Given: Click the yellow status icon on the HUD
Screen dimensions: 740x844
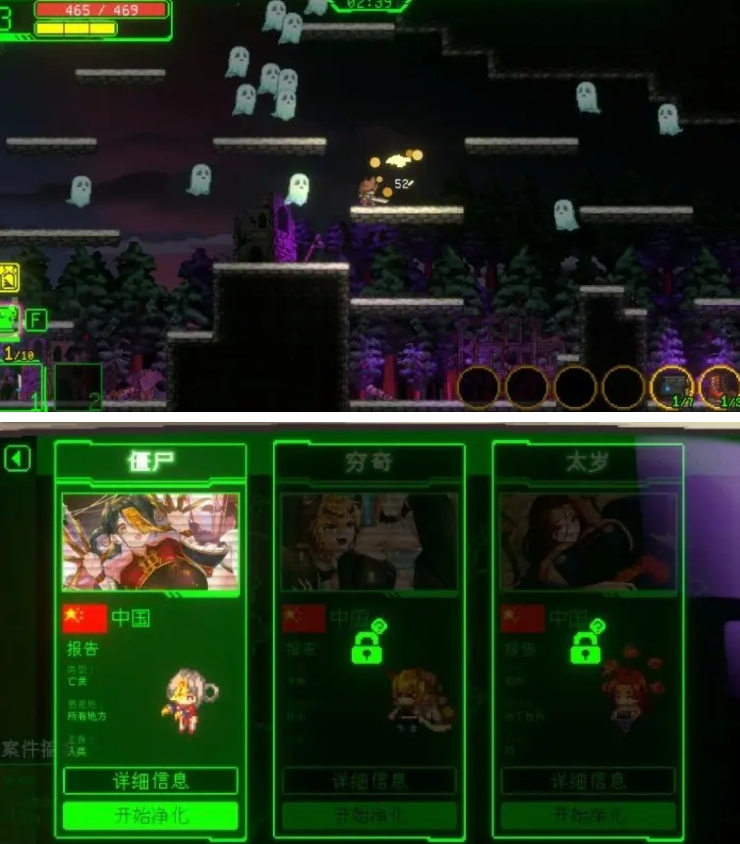Looking at the screenshot, I should (10, 277).
